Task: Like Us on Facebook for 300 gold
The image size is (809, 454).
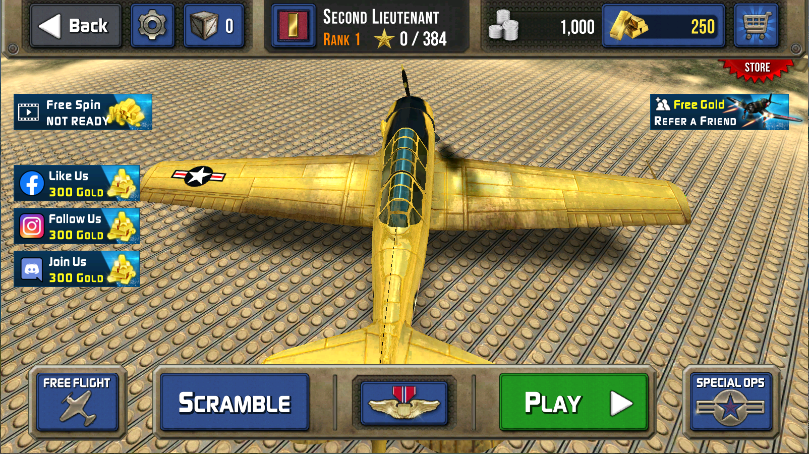Action: tap(78, 183)
